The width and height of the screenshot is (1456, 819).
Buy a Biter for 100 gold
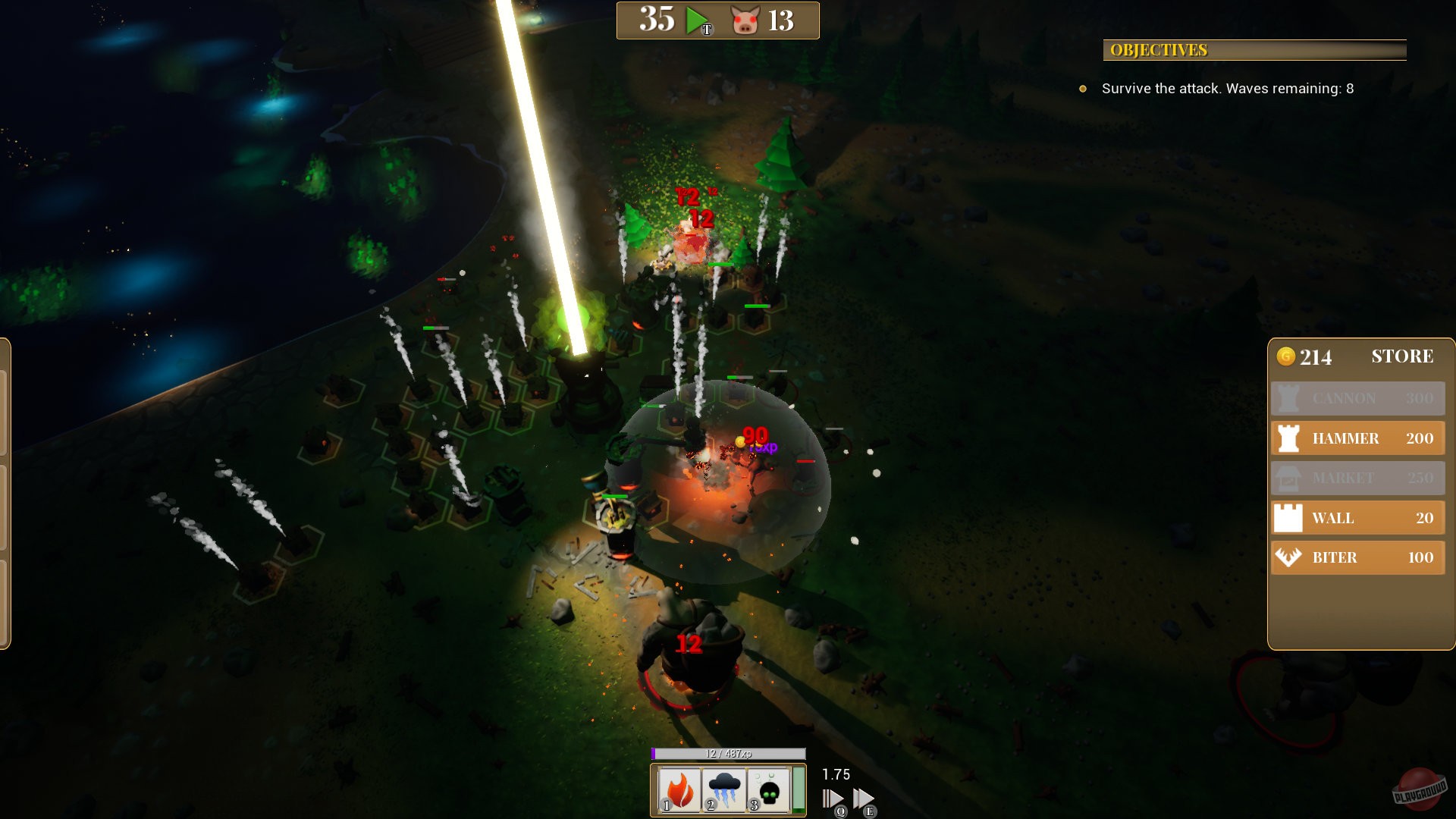tap(1357, 557)
